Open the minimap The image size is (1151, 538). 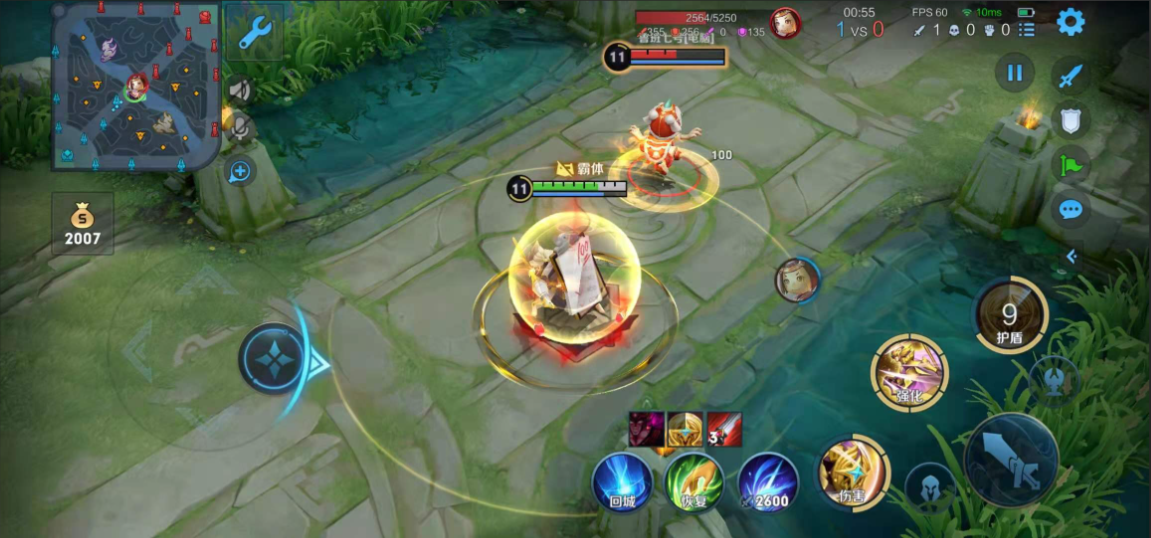(136, 84)
